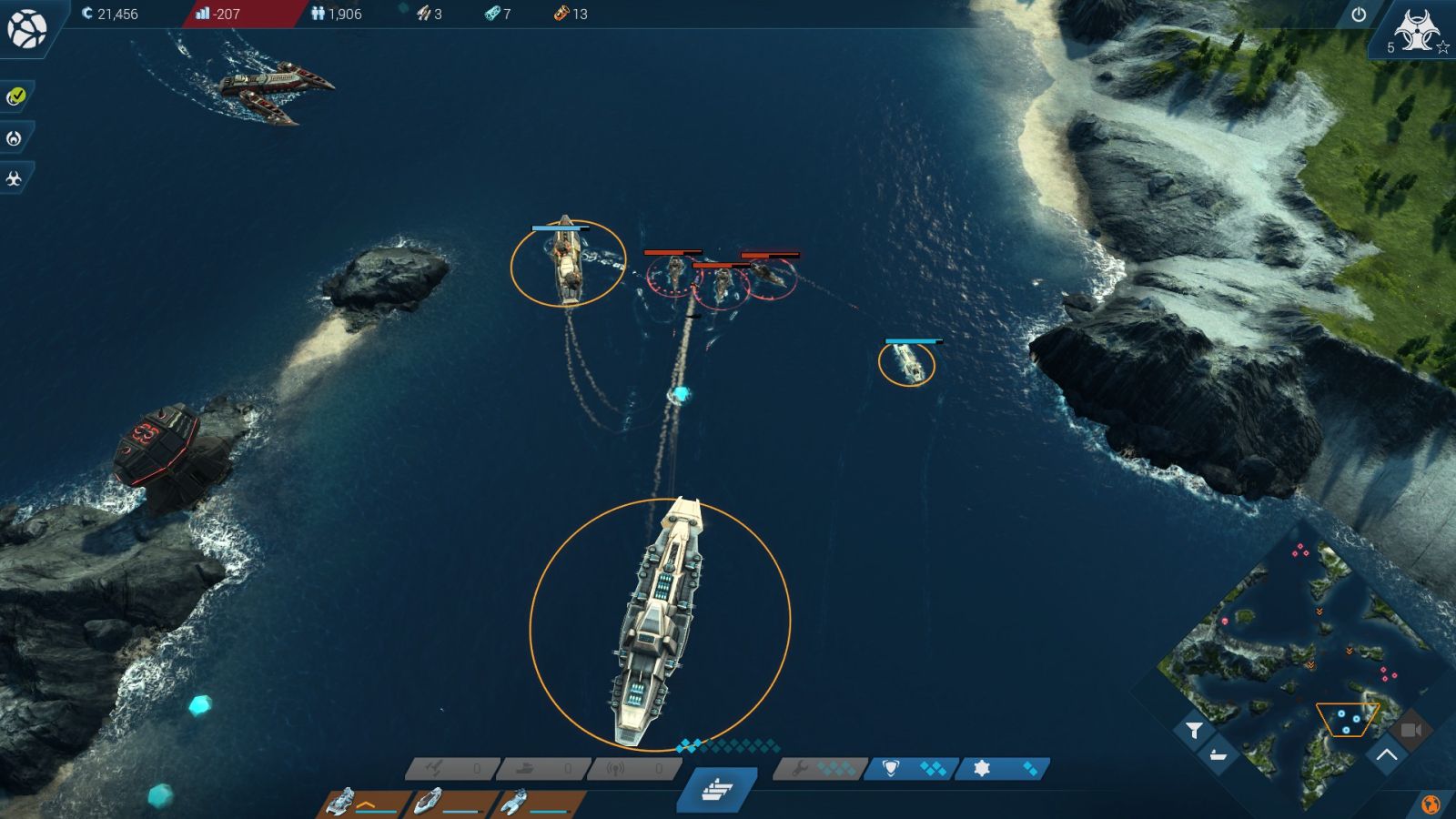Select the flame objective icon
Screen dimensions: 1456x819
15,138
